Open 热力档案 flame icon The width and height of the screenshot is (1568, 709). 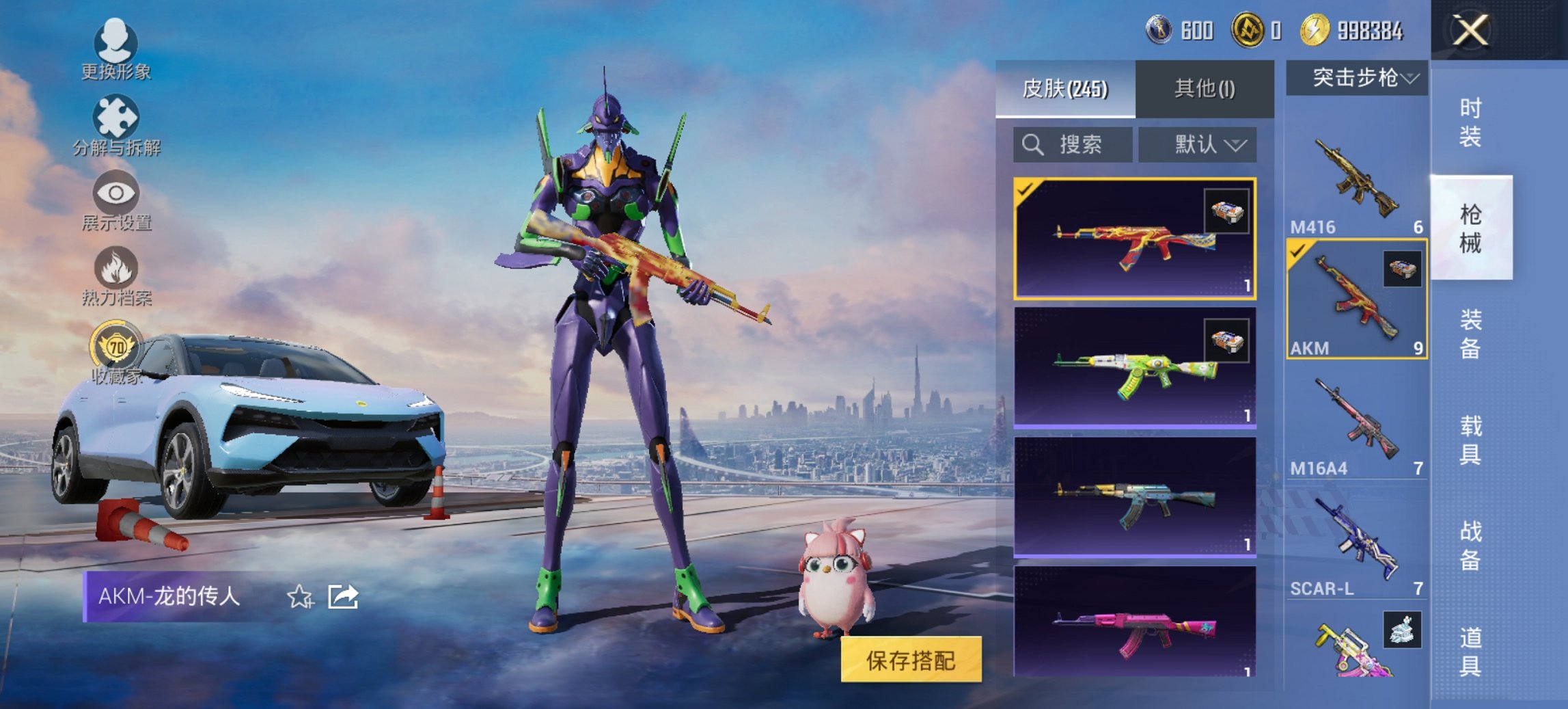[x=115, y=275]
